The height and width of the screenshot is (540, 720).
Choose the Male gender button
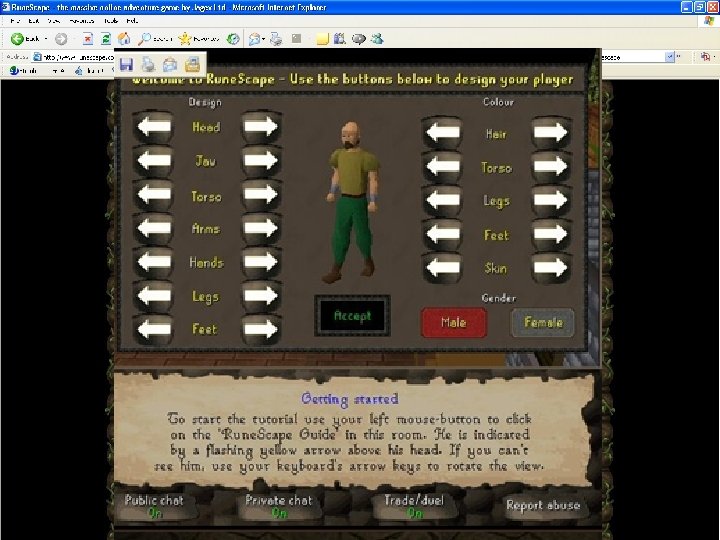(x=453, y=322)
